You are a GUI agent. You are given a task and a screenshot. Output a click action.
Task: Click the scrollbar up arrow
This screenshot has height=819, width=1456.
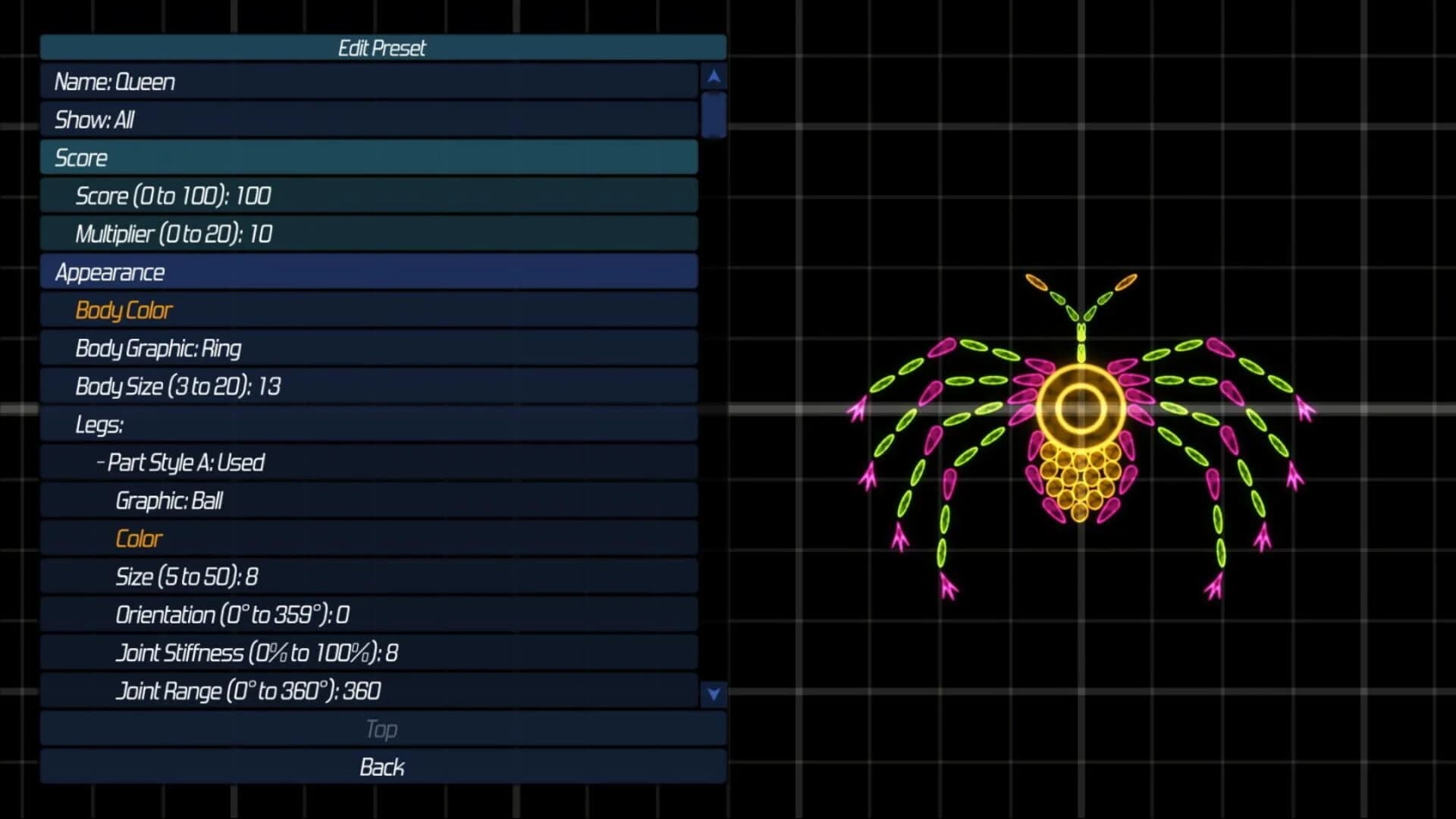coord(713,75)
